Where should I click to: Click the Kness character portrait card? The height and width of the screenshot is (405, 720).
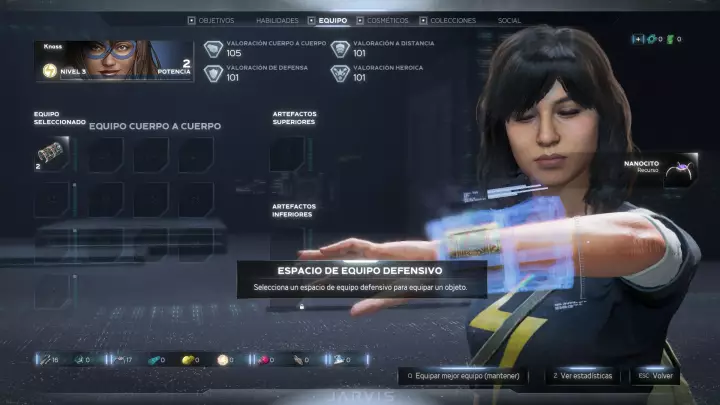coord(114,61)
